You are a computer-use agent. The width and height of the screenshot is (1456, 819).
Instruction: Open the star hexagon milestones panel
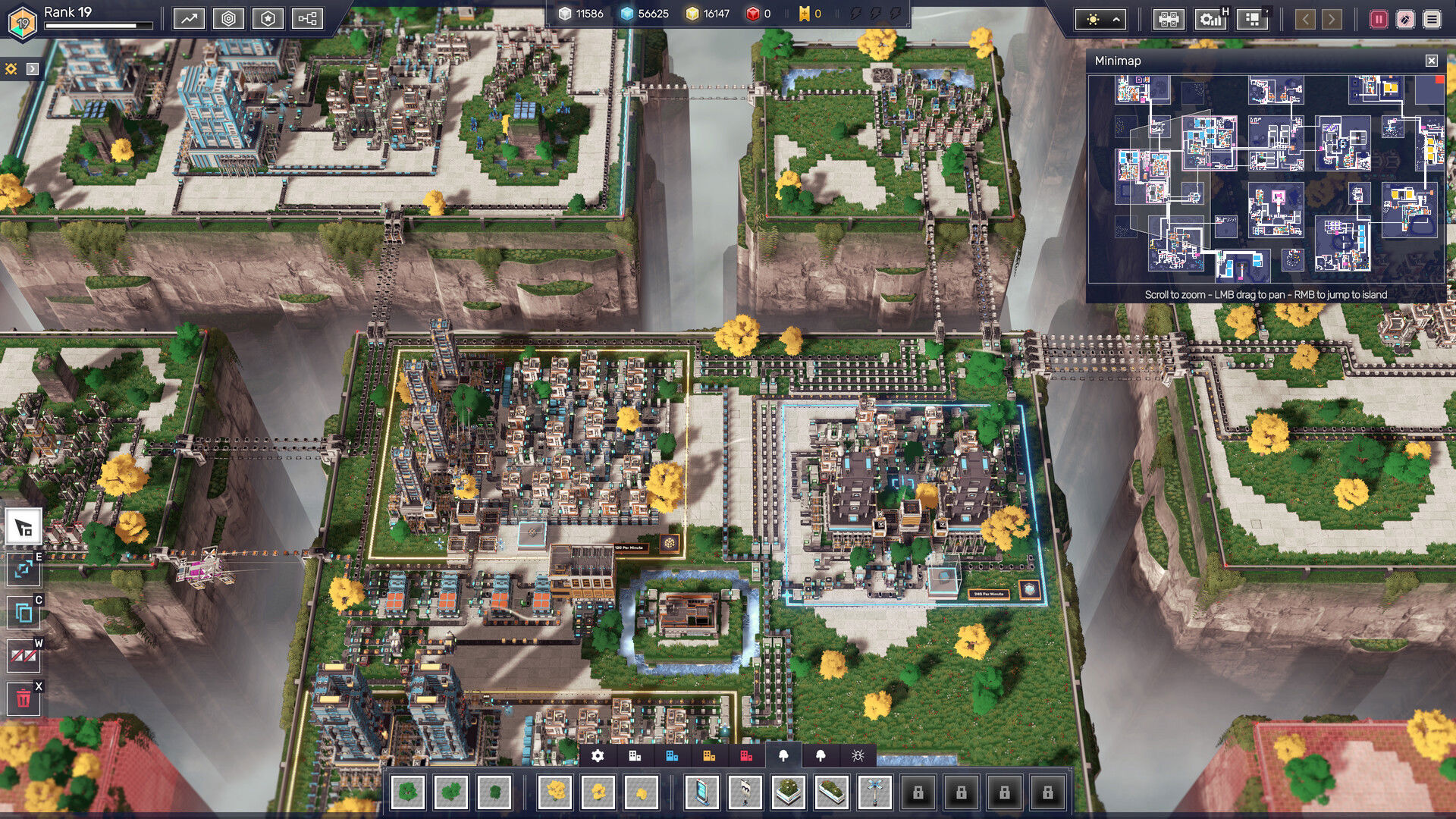(x=268, y=19)
